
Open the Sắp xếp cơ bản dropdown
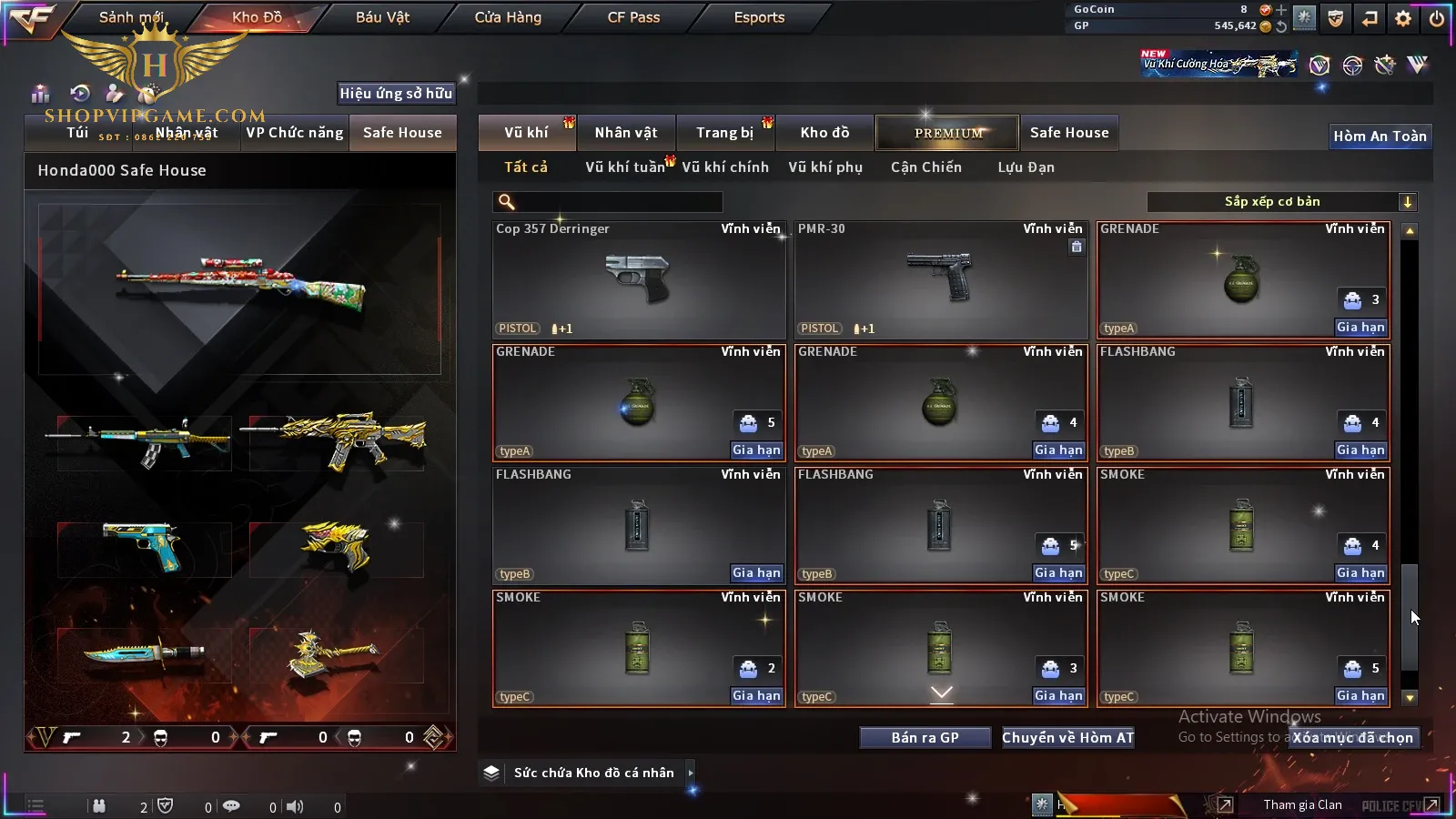click(1281, 202)
